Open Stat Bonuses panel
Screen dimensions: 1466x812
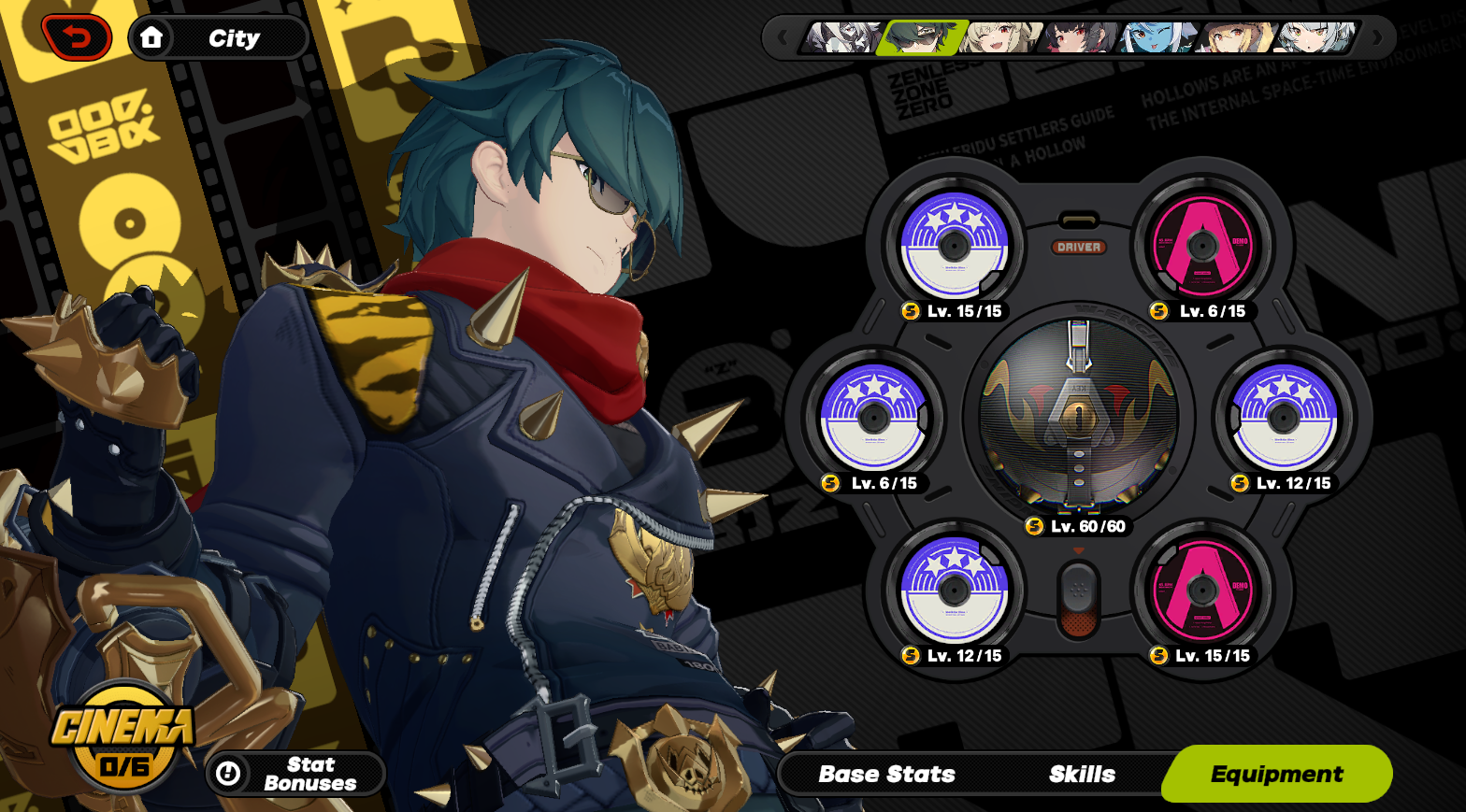pos(295,774)
